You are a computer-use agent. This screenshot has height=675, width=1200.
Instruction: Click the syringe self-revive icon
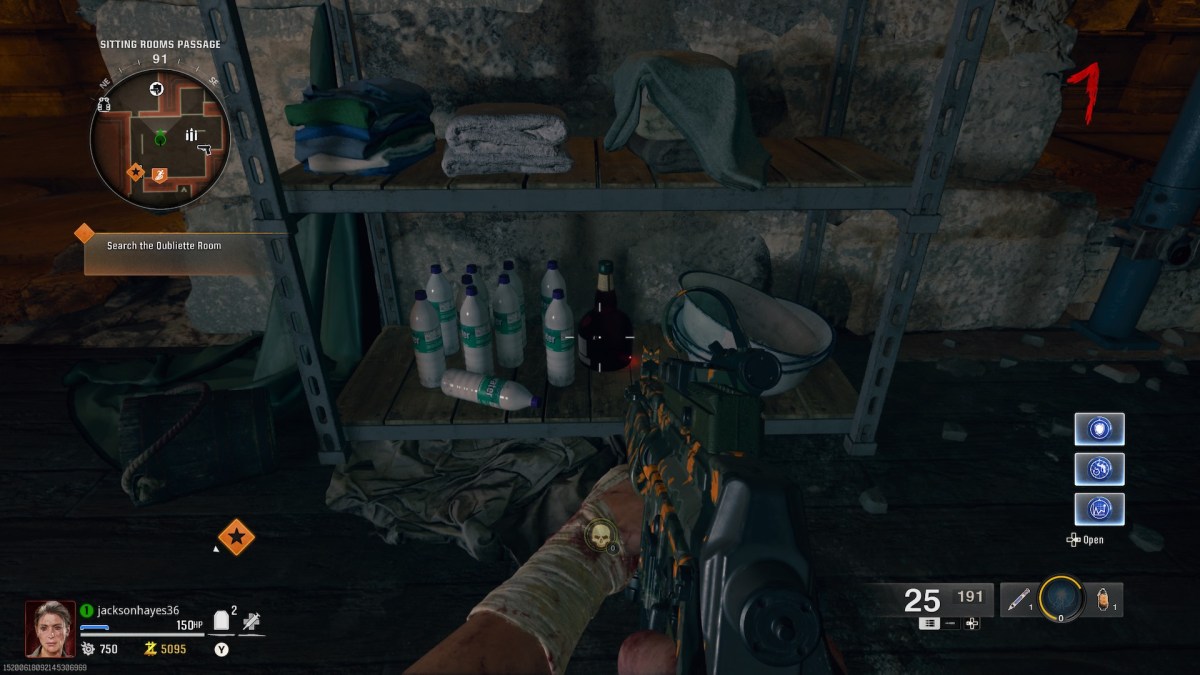(x=251, y=622)
